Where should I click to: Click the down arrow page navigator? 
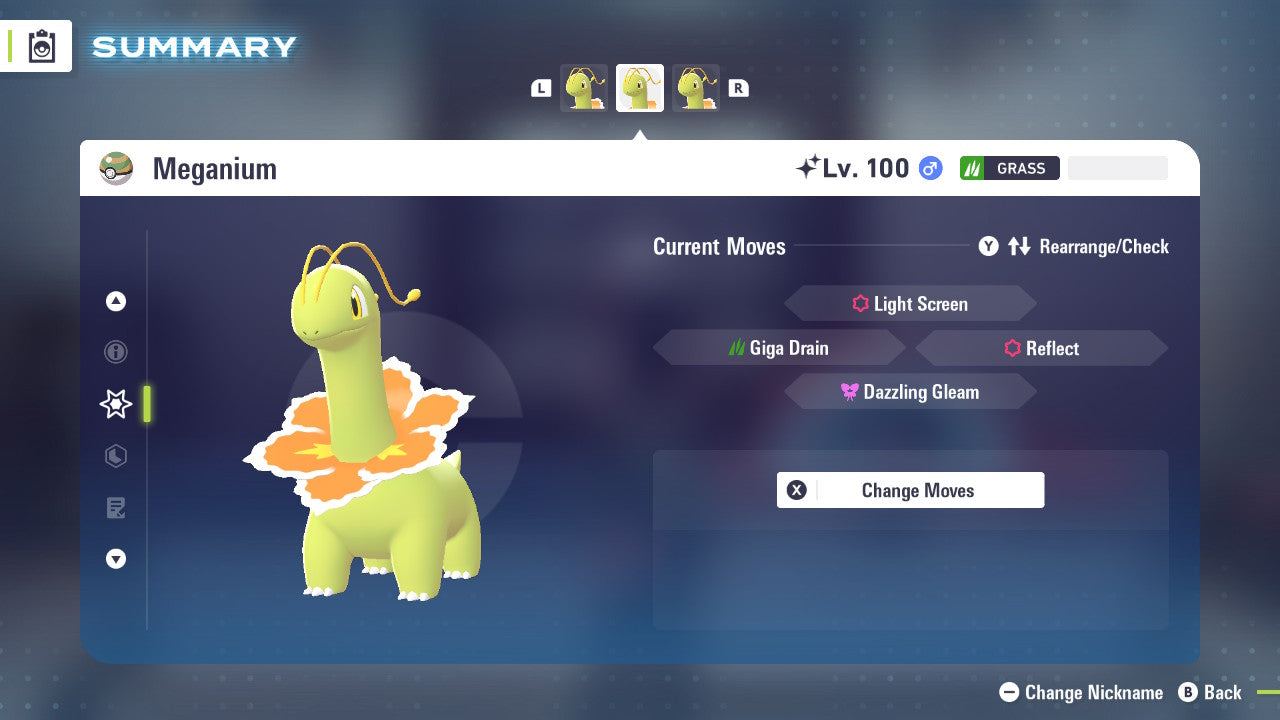115,559
